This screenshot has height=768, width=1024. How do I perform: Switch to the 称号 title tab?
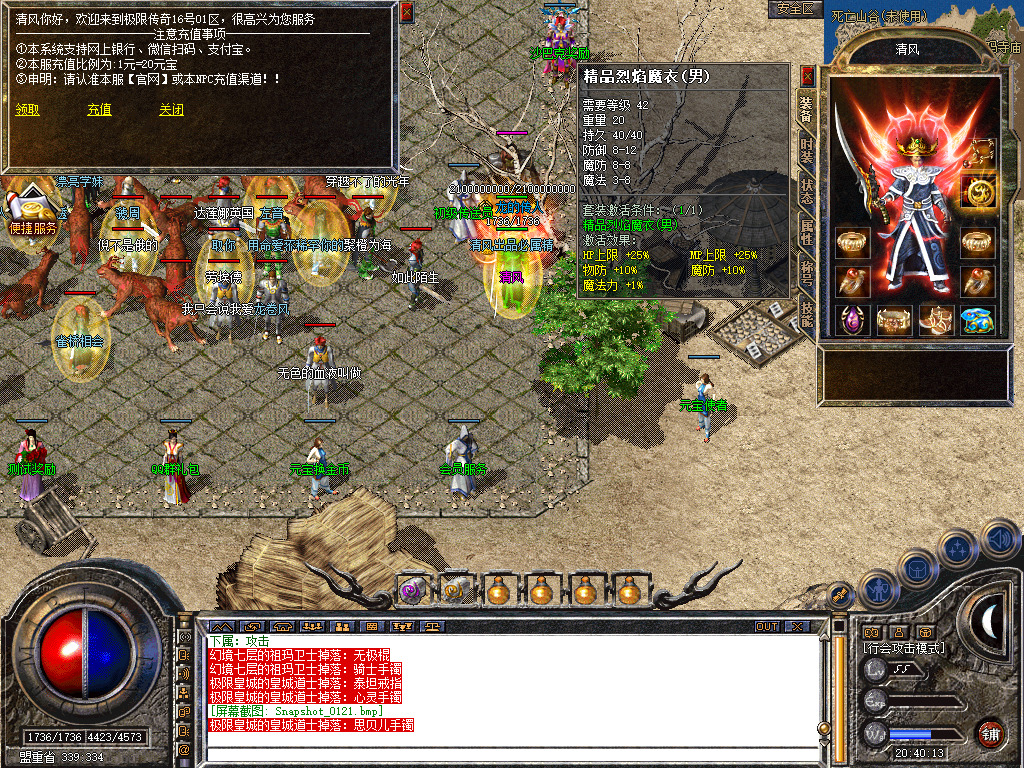click(806, 273)
